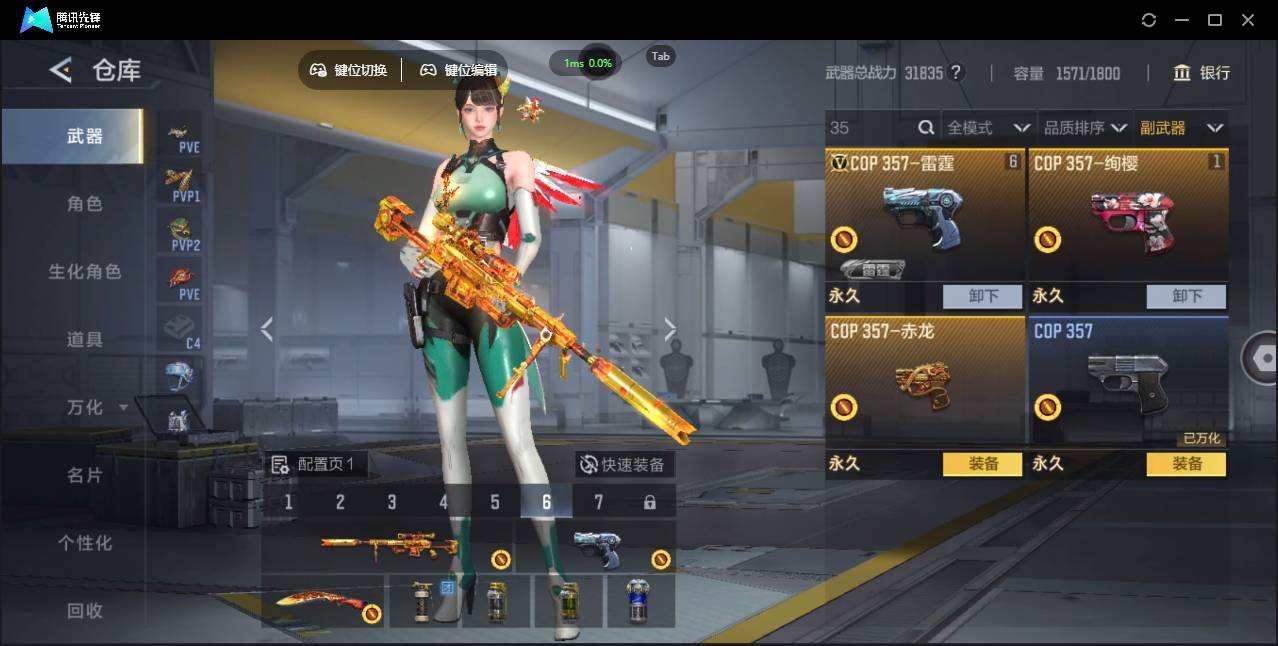1278x646 pixels.
Task: Open the 个性化 personalization tab
Action: [85, 543]
